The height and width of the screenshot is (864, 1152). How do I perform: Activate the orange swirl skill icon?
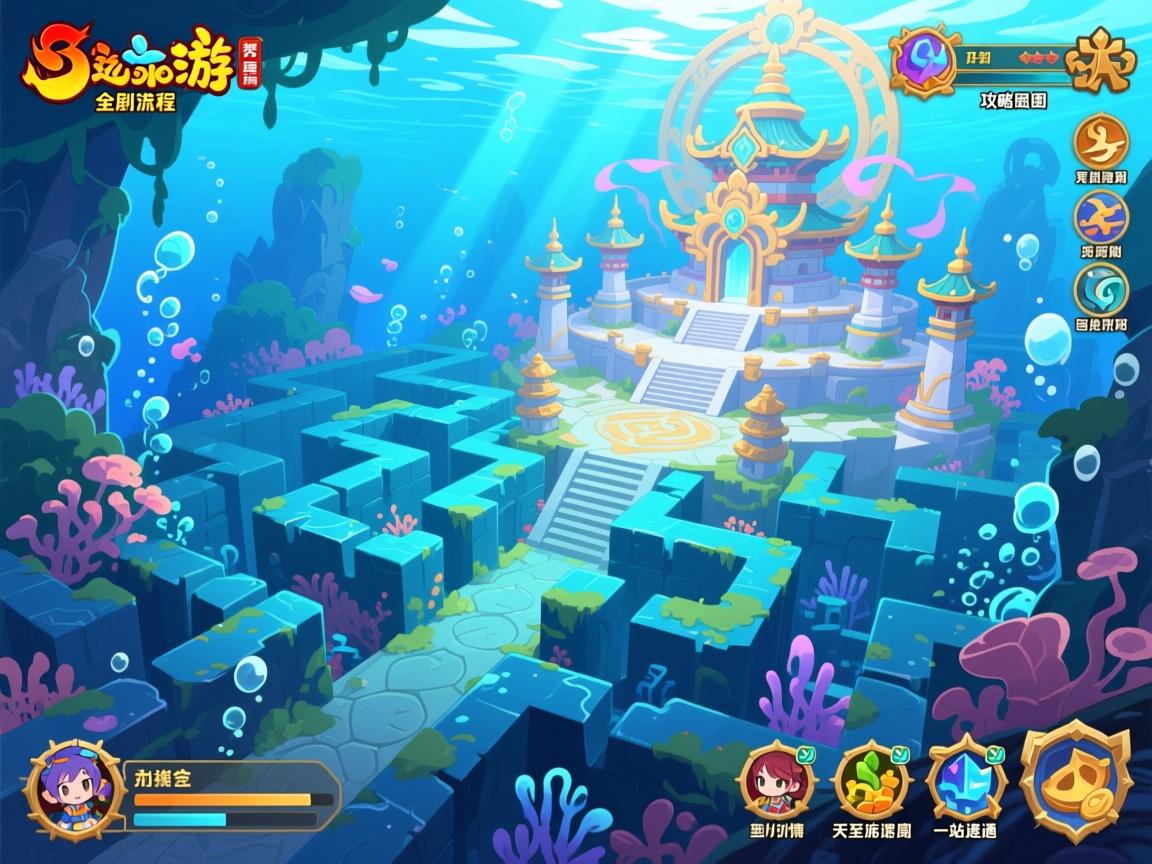(x=1101, y=142)
